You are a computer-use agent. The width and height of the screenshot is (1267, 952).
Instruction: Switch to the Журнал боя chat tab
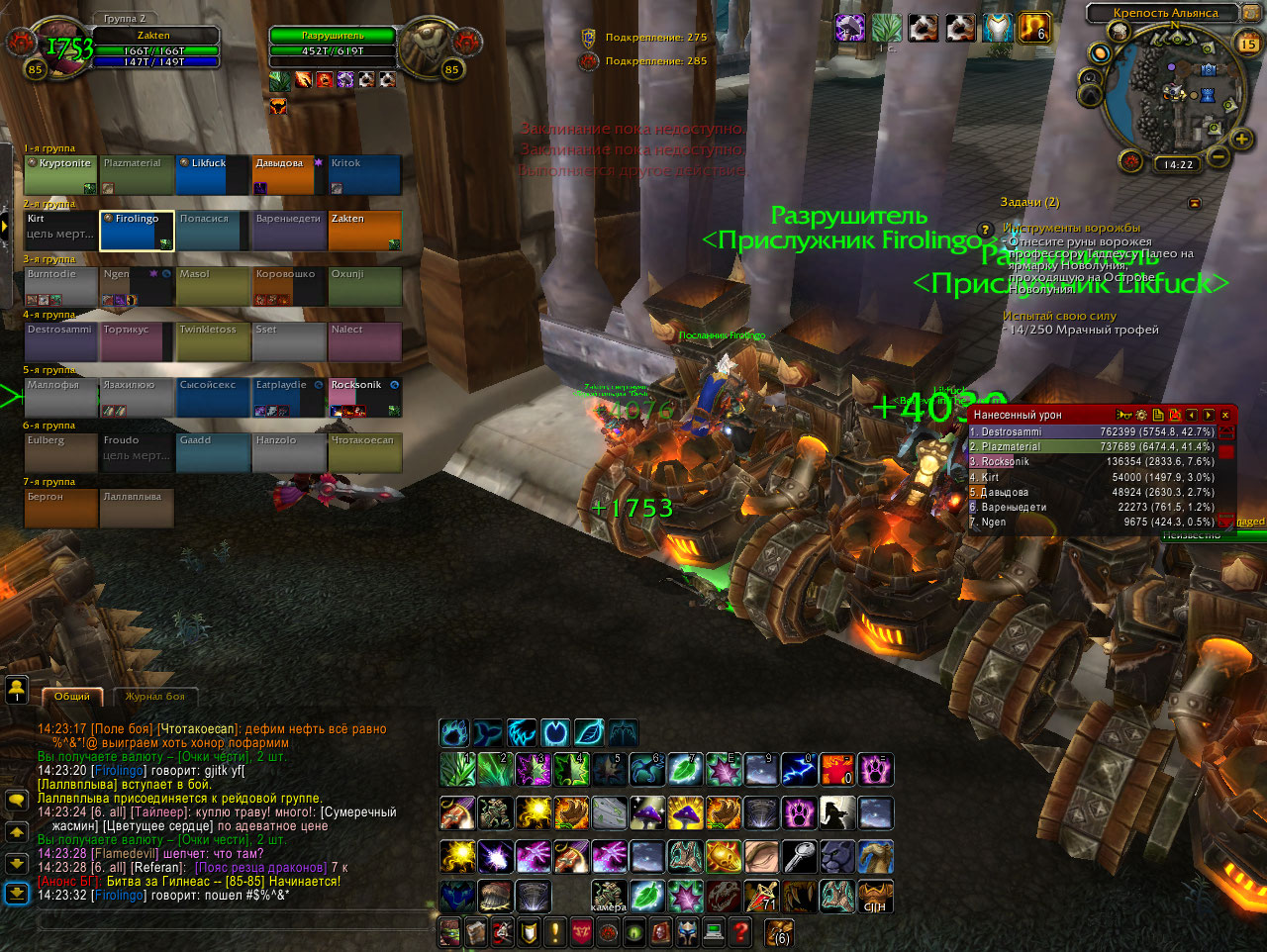[154, 697]
